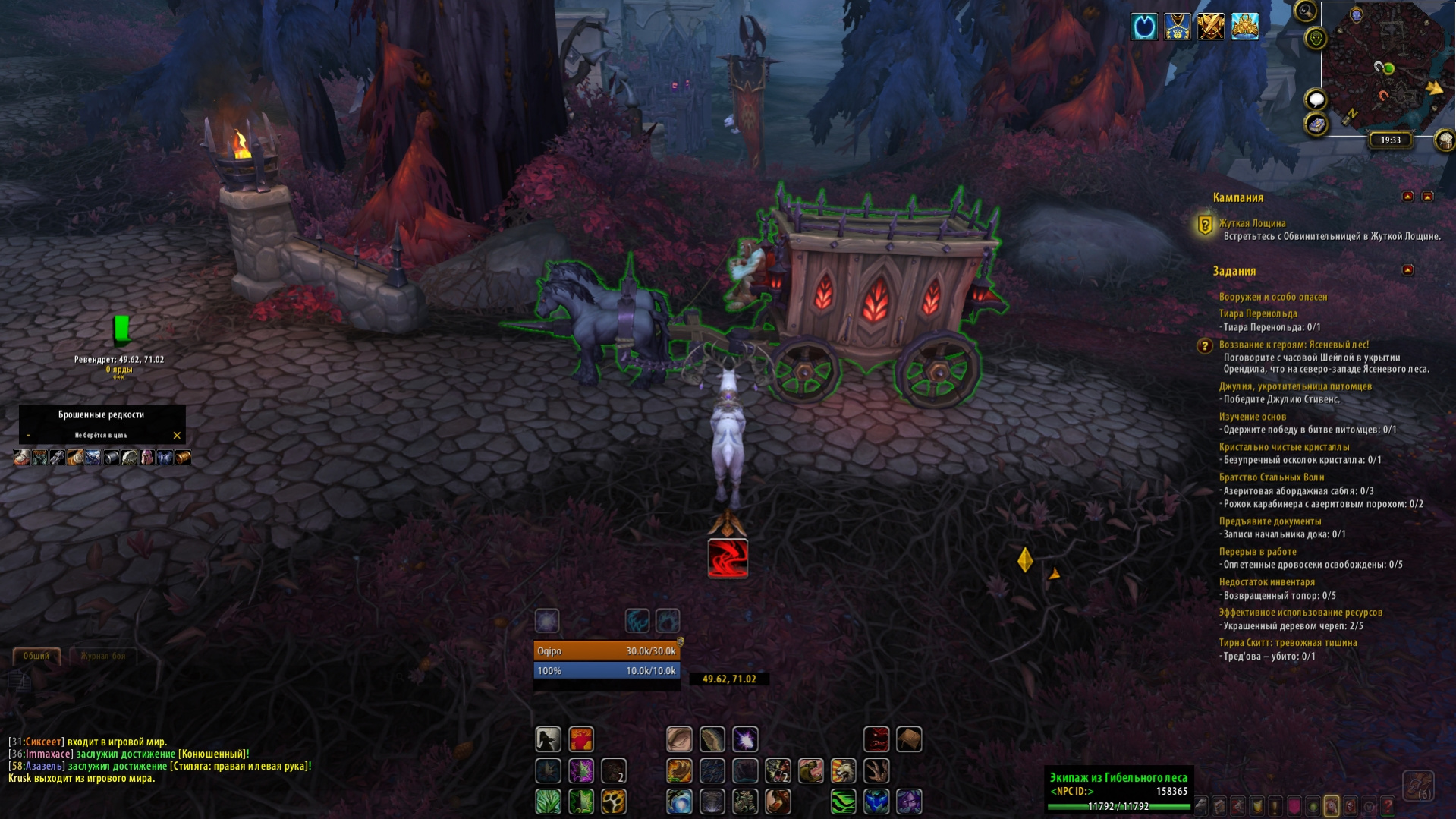Activate the blue swirling orb ability
Viewport: 1456px width, 819px height.
click(679, 802)
